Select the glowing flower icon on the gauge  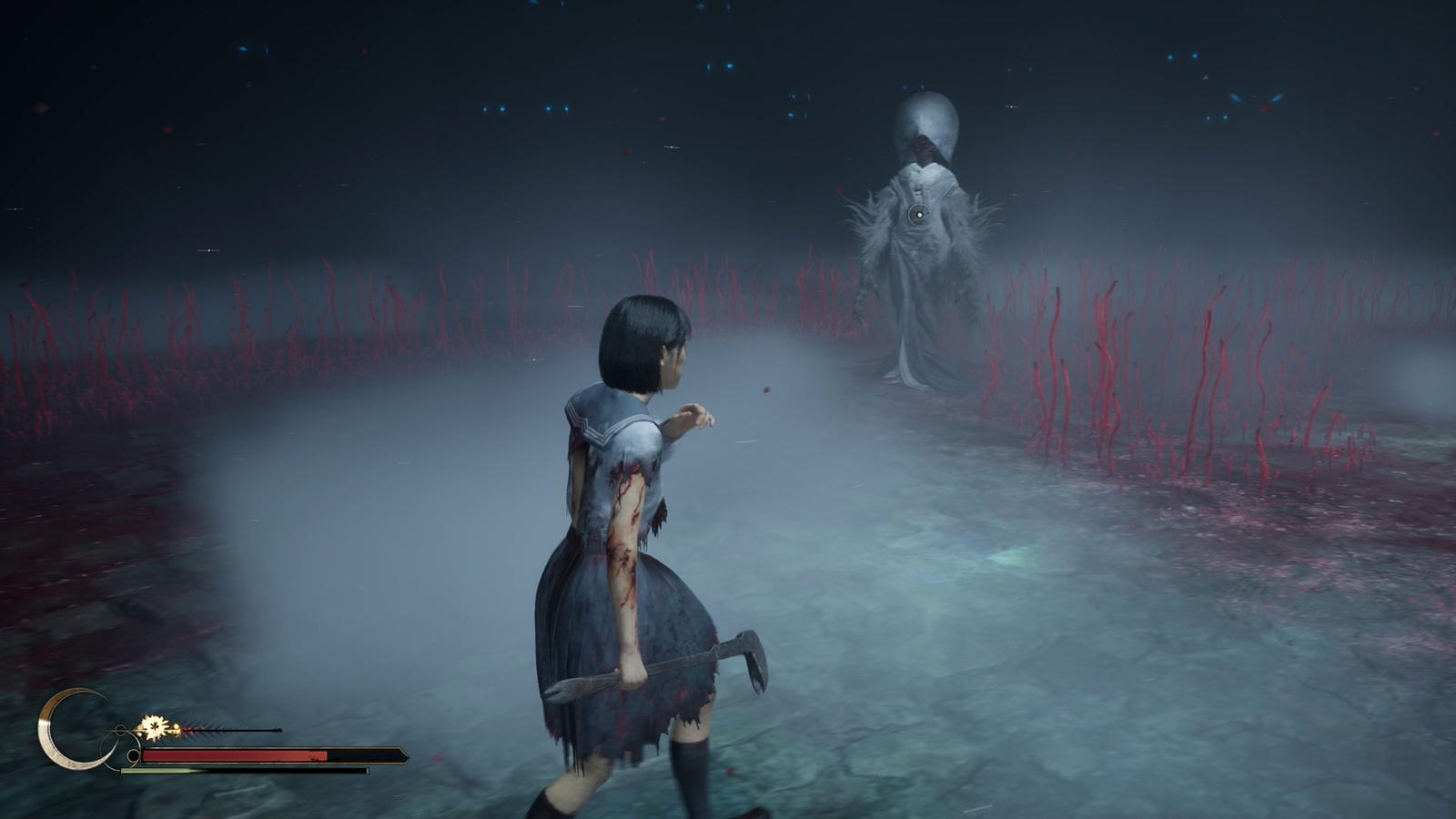coord(153,727)
